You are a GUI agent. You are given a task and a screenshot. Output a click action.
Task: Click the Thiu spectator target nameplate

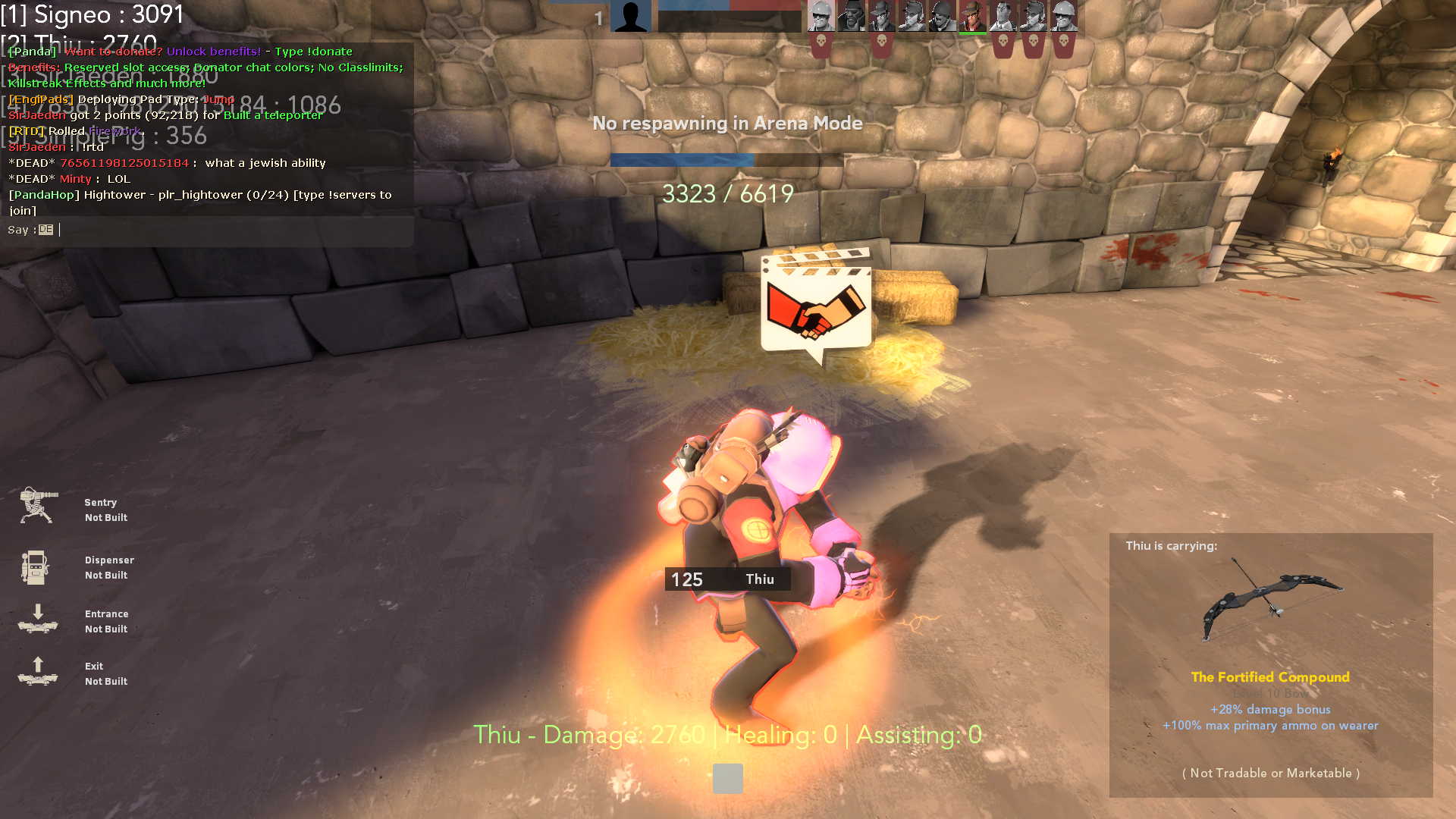pos(727,579)
